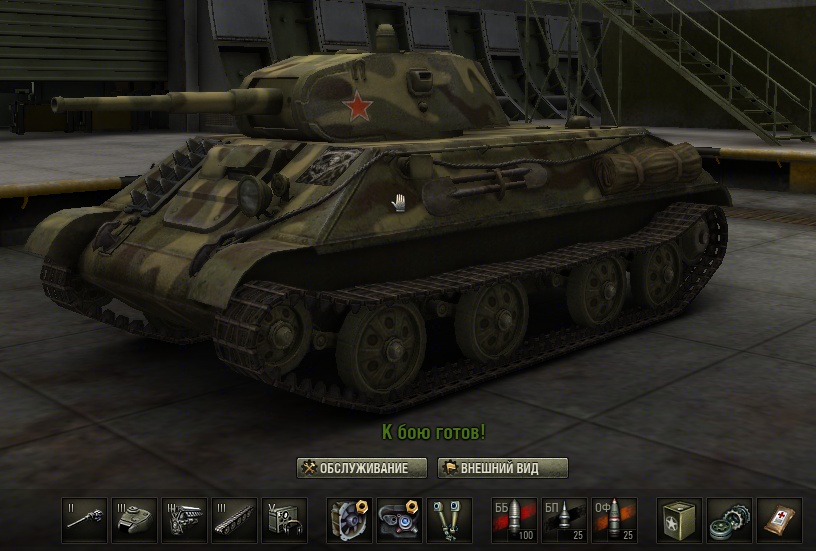The height and width of the screenshot is (551, 816).
Task: Open the ventilation fan equipment slot
Action: coord(350,519)
